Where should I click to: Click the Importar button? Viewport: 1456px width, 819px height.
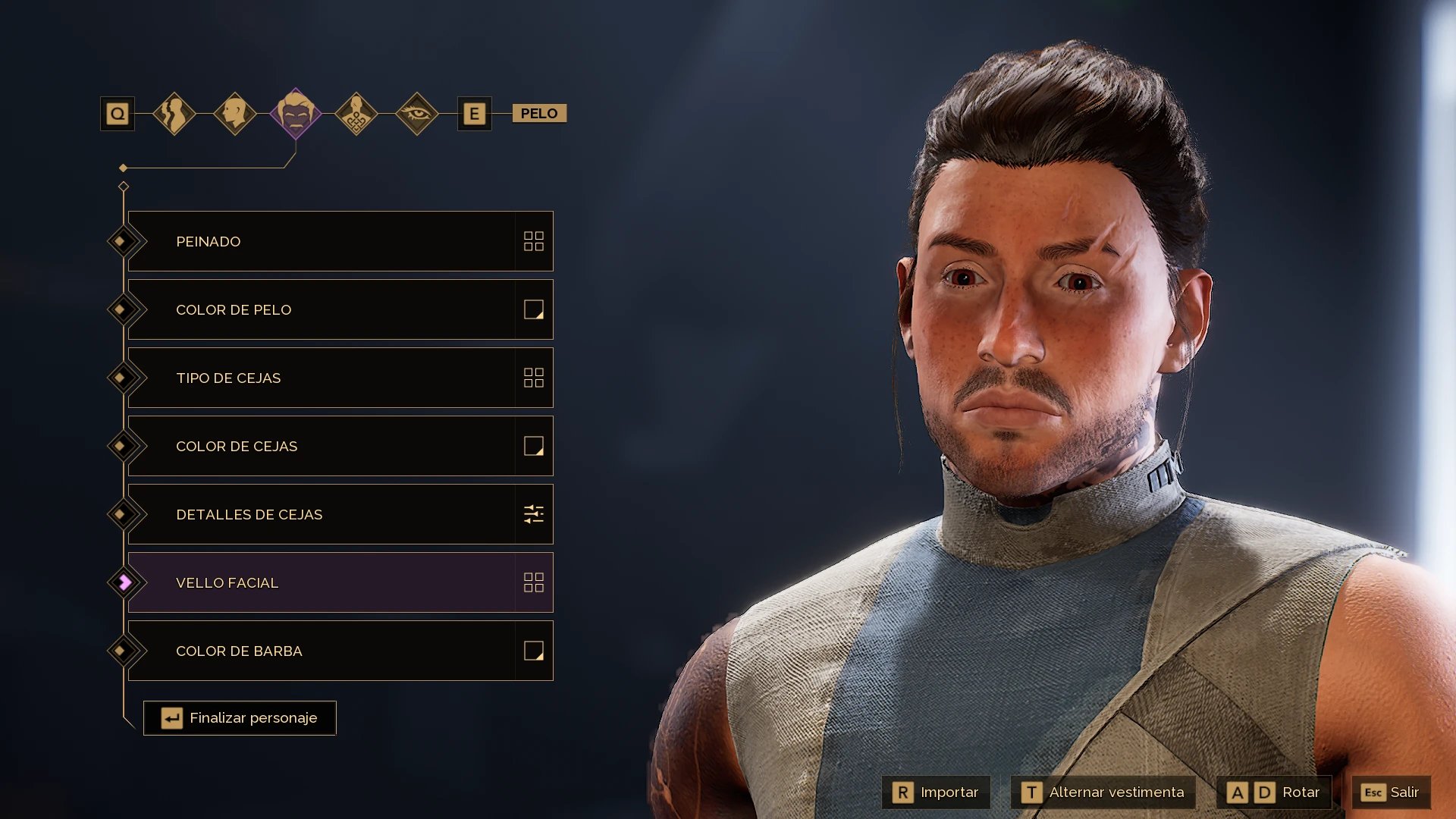[x=936, y=792]
